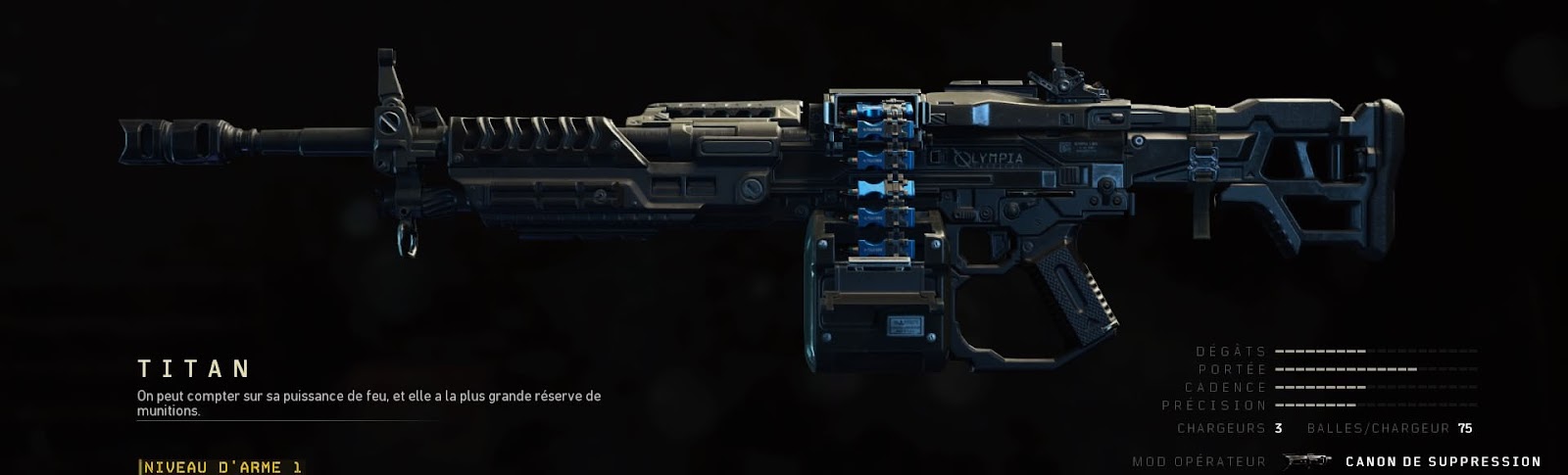Click the operator mod weapon icon
The image size is (1568, 475).
pyautogui.click(x=1306, y=461)
